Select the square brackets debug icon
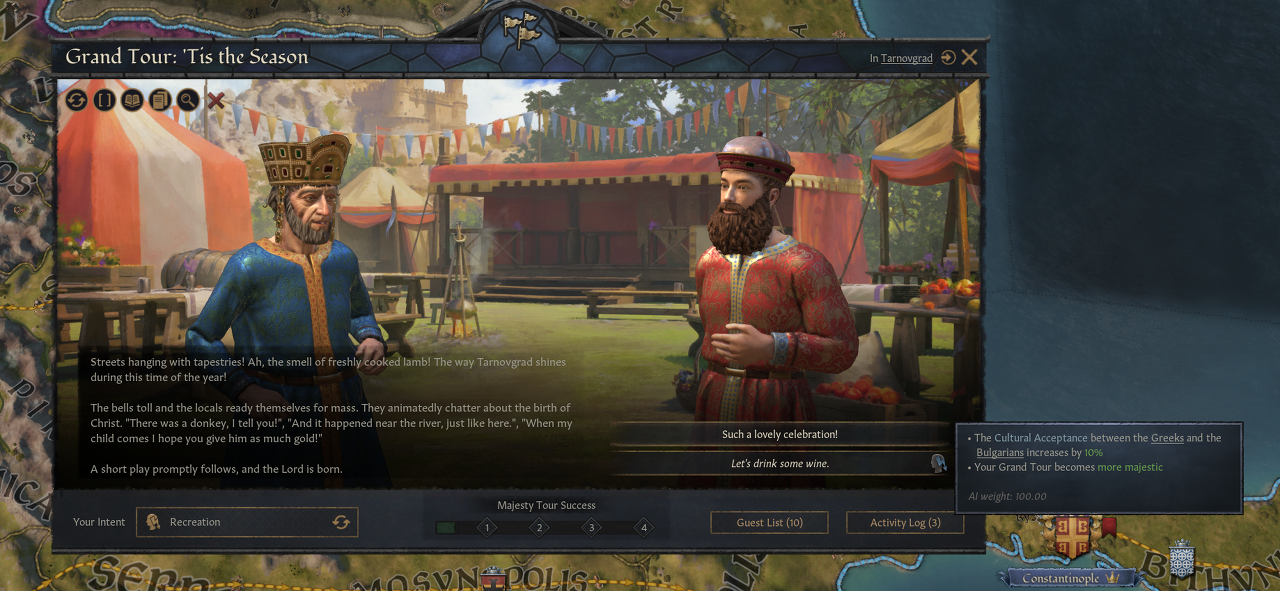Image resolution: width=1280 pixels, height=591 pixels. [105, 100]
